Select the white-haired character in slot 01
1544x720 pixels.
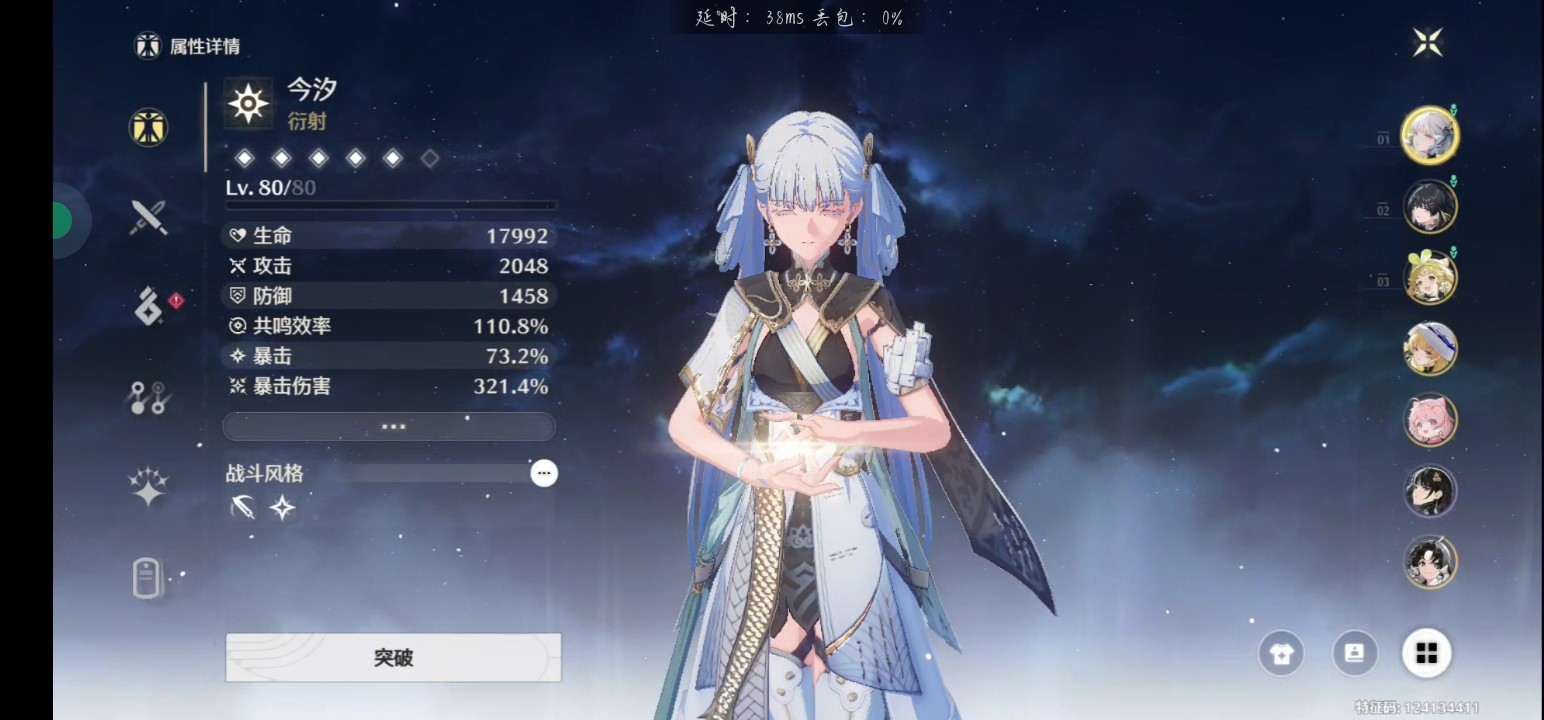coord(1429,135)
